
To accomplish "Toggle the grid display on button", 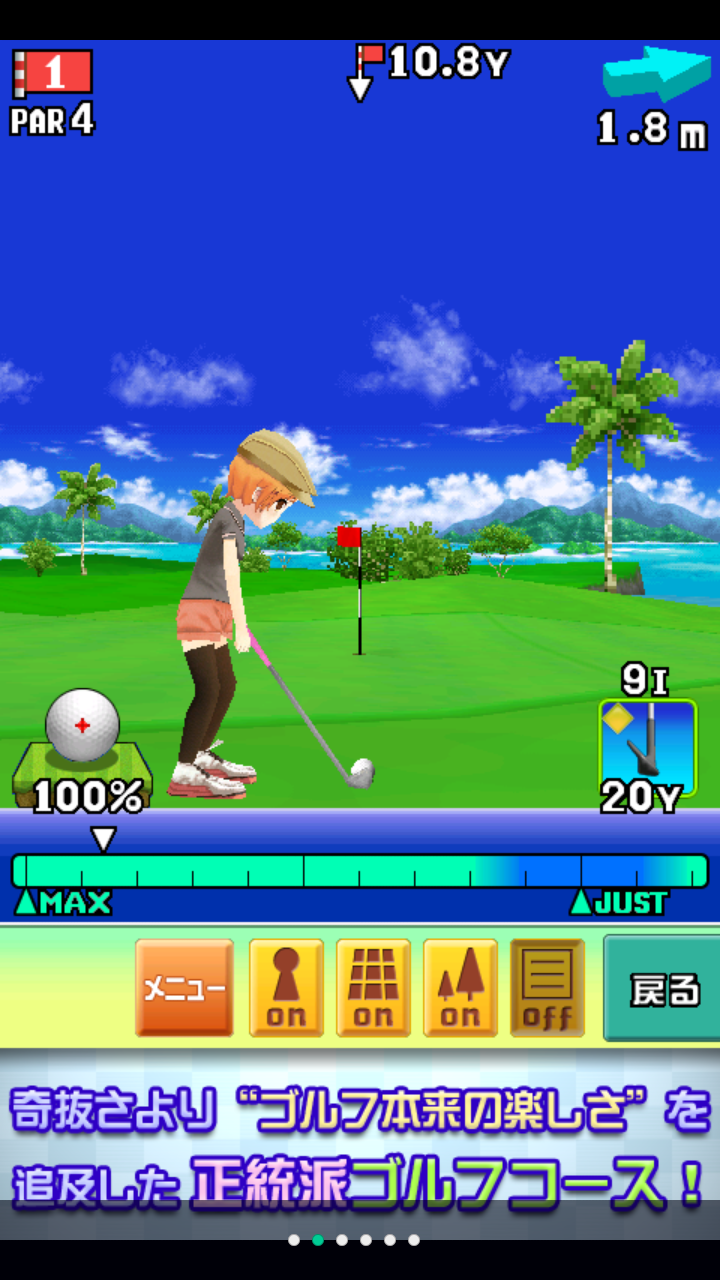I will coord(373,988).
